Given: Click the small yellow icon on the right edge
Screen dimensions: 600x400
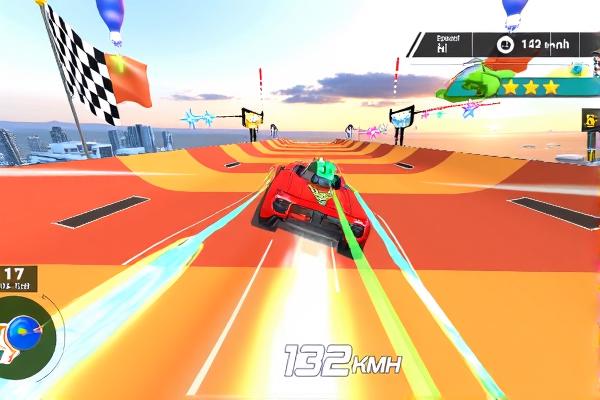Looking at the screenshot, I should coord(591,120).
